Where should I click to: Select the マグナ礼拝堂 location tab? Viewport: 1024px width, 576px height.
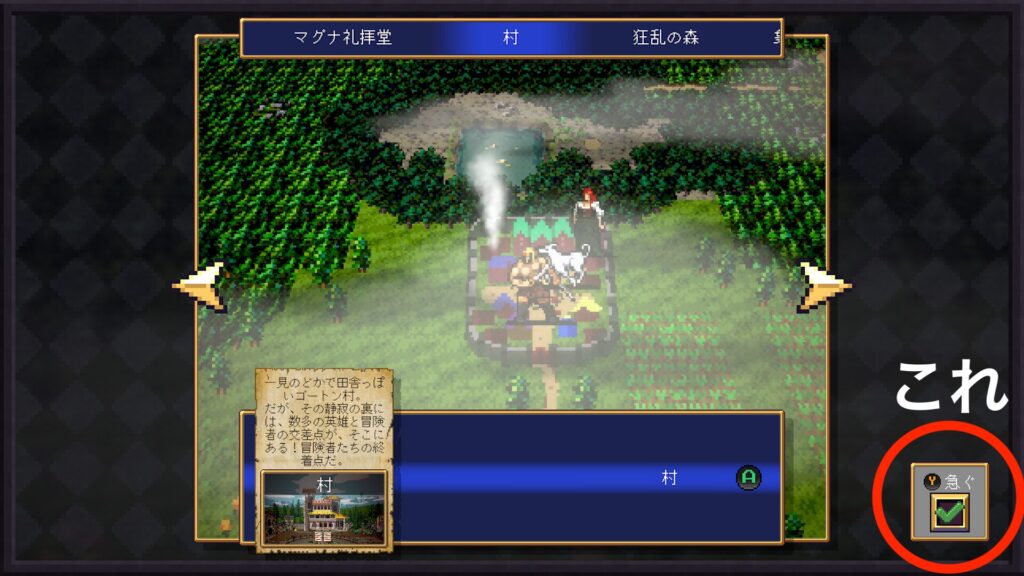pos(343,39)
